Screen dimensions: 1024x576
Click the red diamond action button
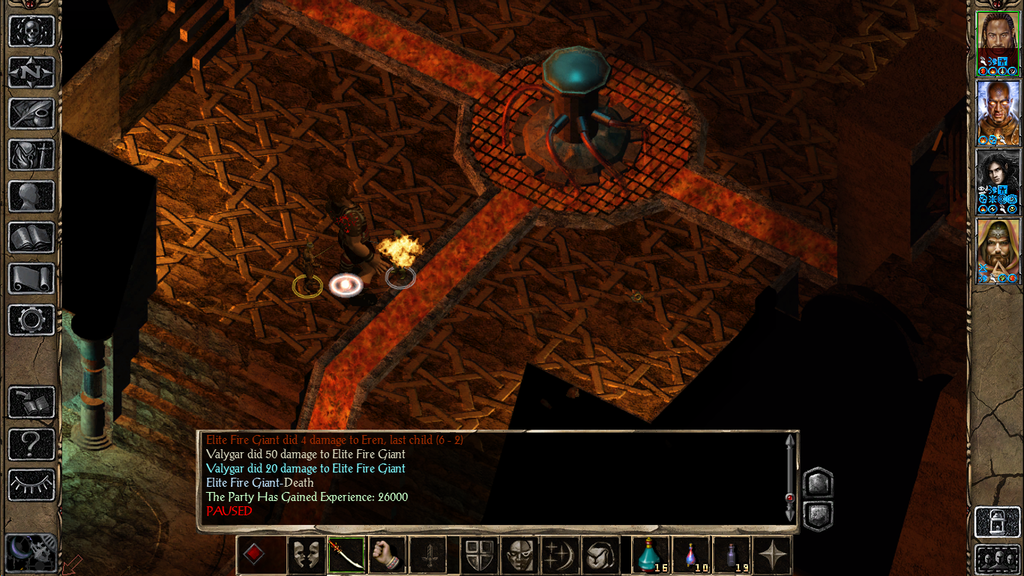tap(255, 555)
